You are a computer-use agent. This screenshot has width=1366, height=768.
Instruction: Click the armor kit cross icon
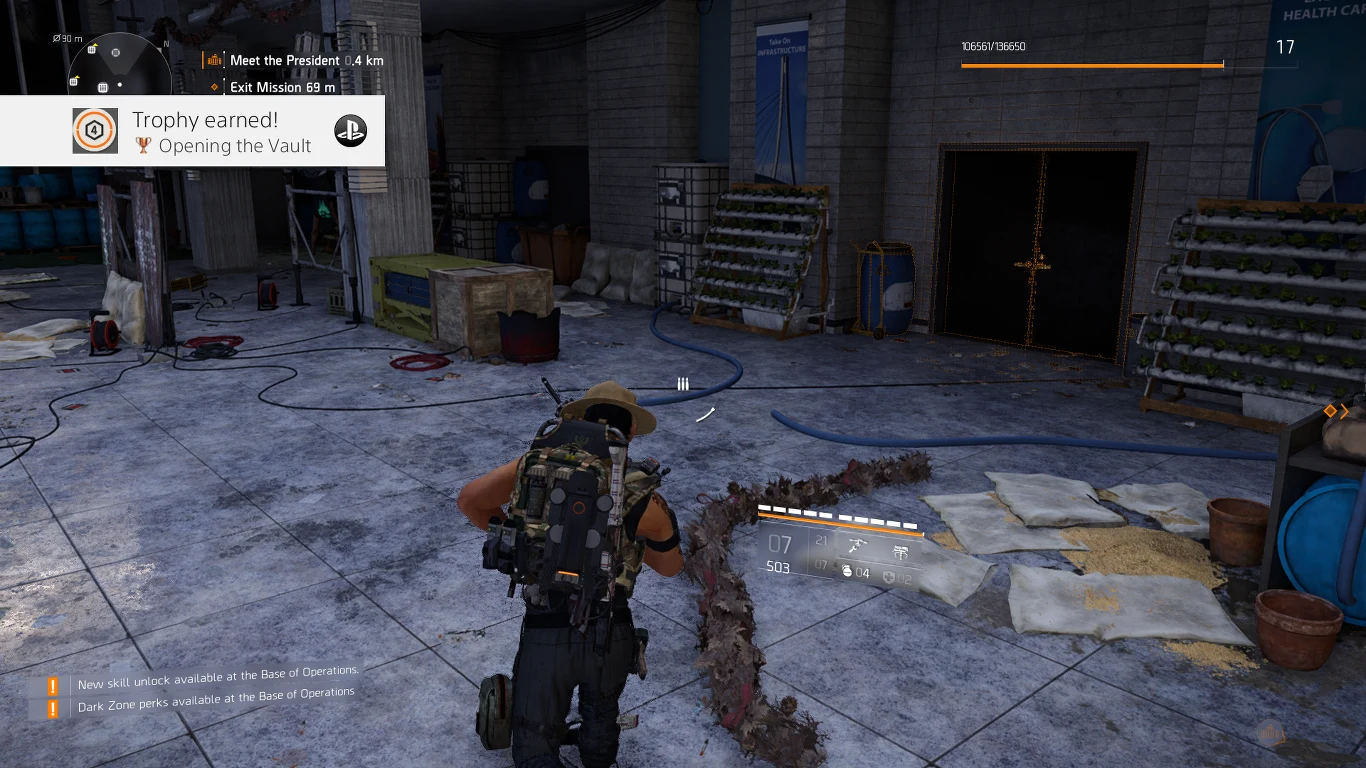[x=887, y=577]
